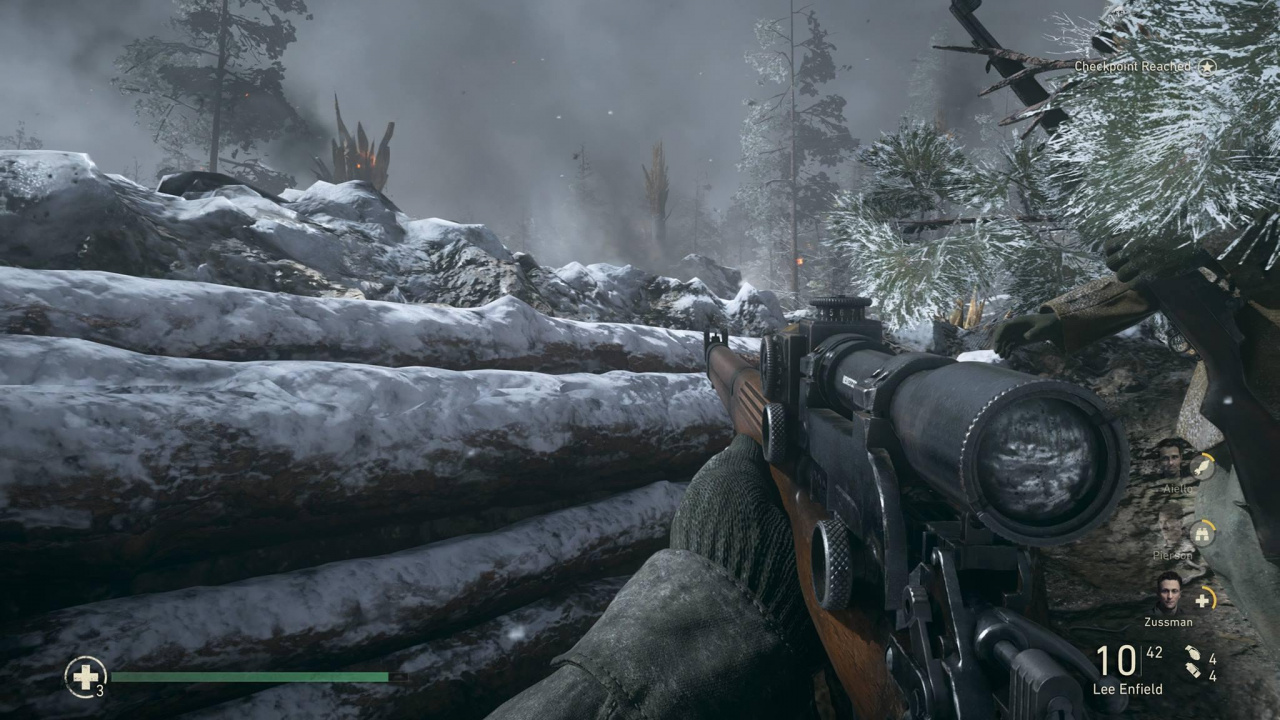
Task: Click Zussman's portrait in the squad list
Action: click(1168, 595)
